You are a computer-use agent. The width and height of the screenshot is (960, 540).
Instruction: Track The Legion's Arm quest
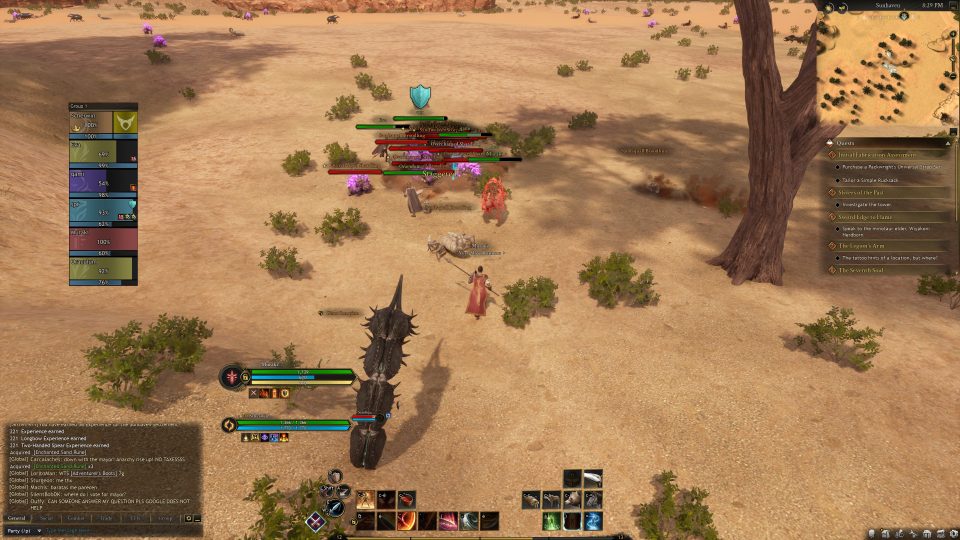866,245
